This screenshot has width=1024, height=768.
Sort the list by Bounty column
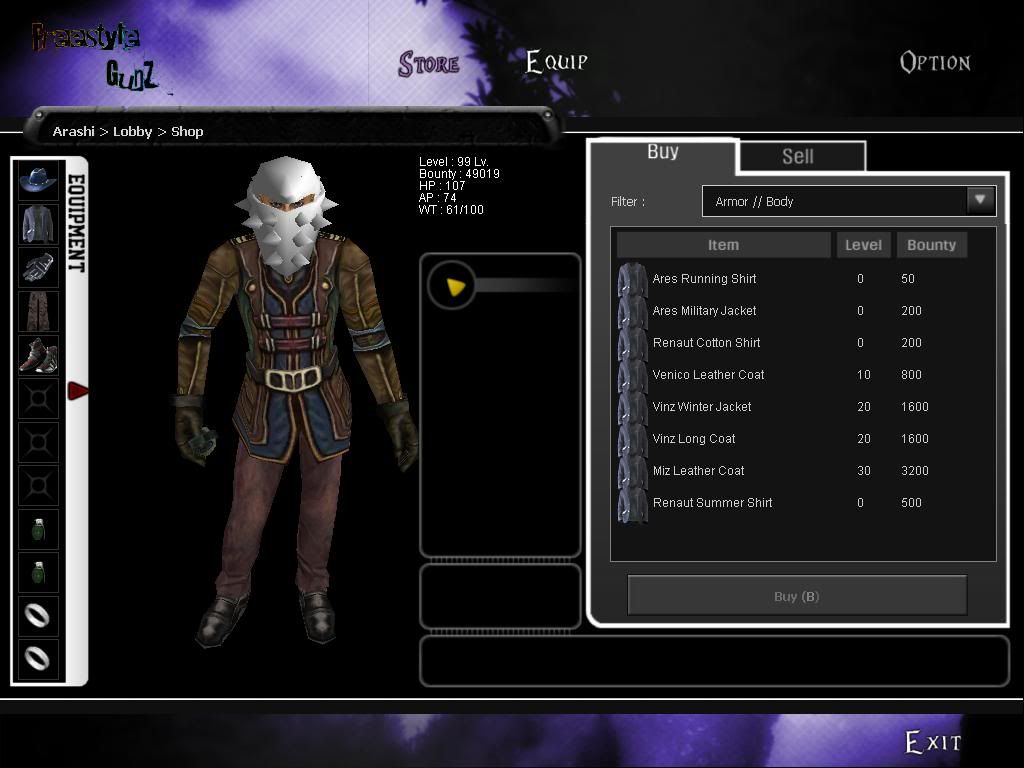(931, 245)
